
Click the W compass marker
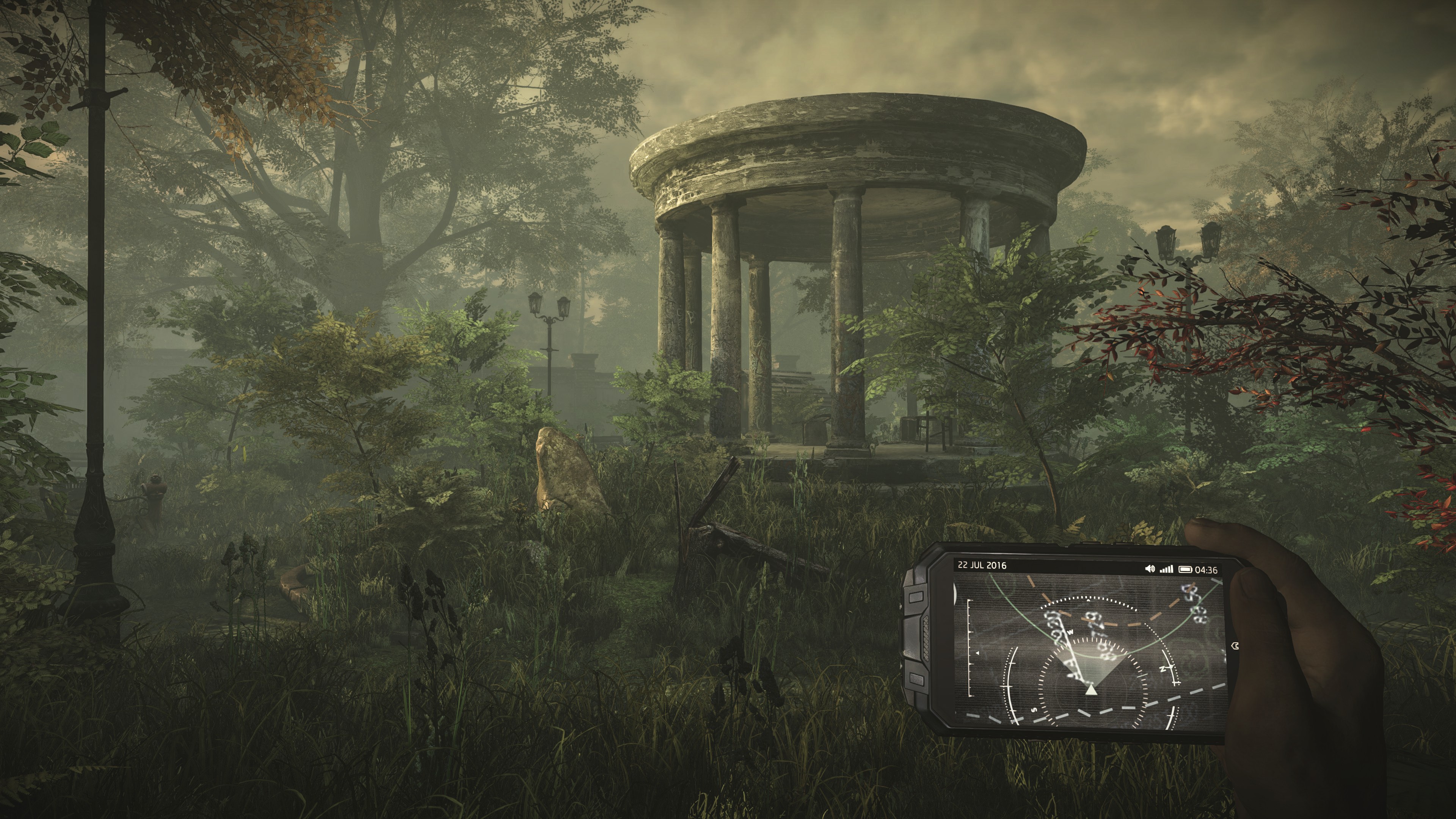1071,632
